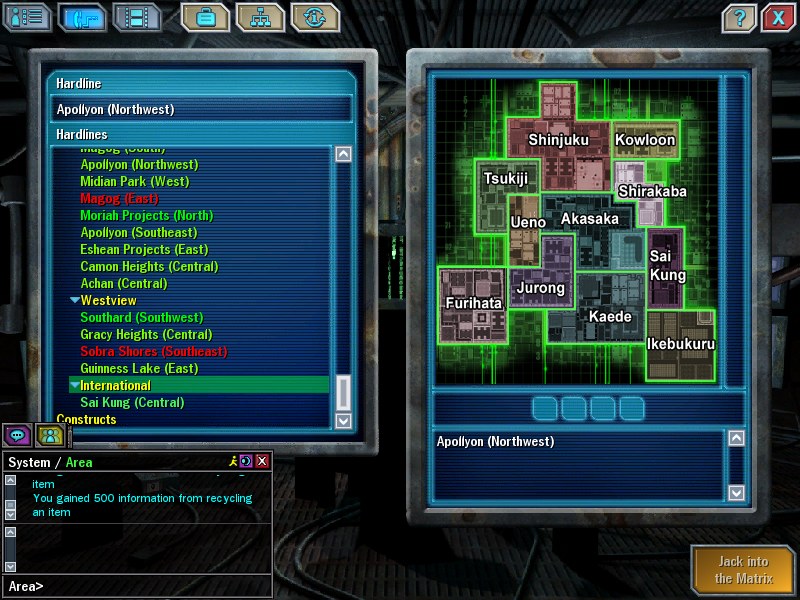
Task: Collapse the Westview district group
Action: pos(75,301)
